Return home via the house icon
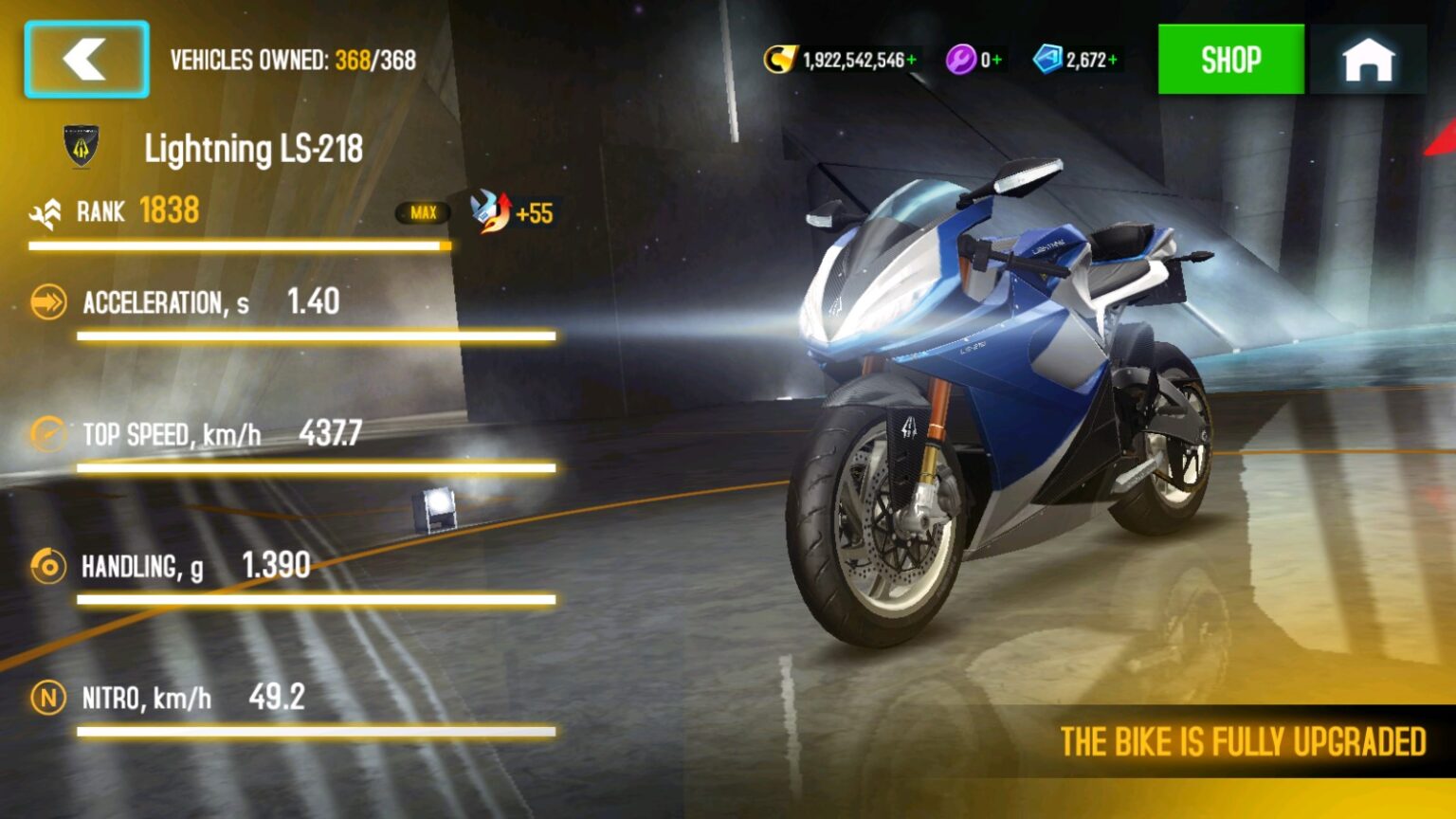The height and width of the screenshot is (819, 1456). (1369, 60)
